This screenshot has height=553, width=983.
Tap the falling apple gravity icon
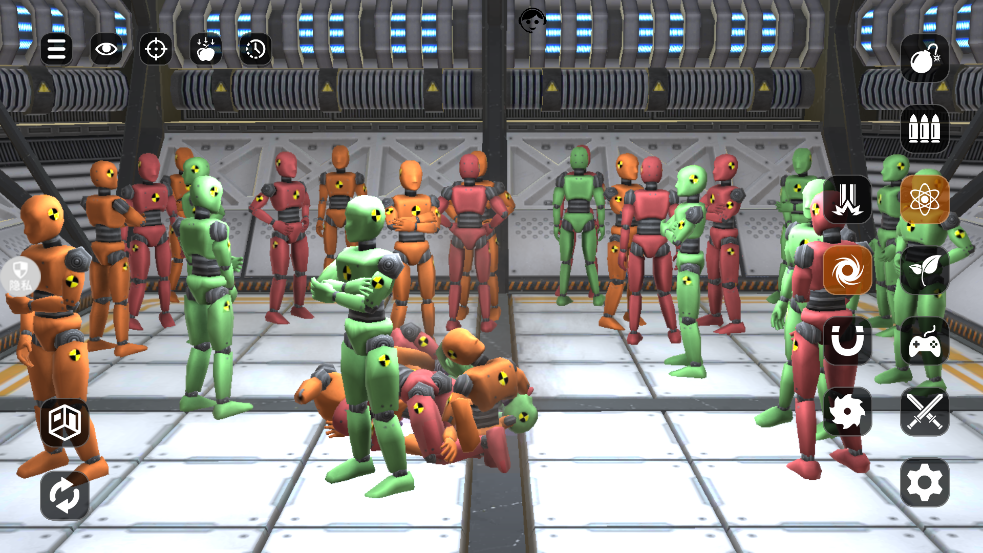(x=206, y=48)
